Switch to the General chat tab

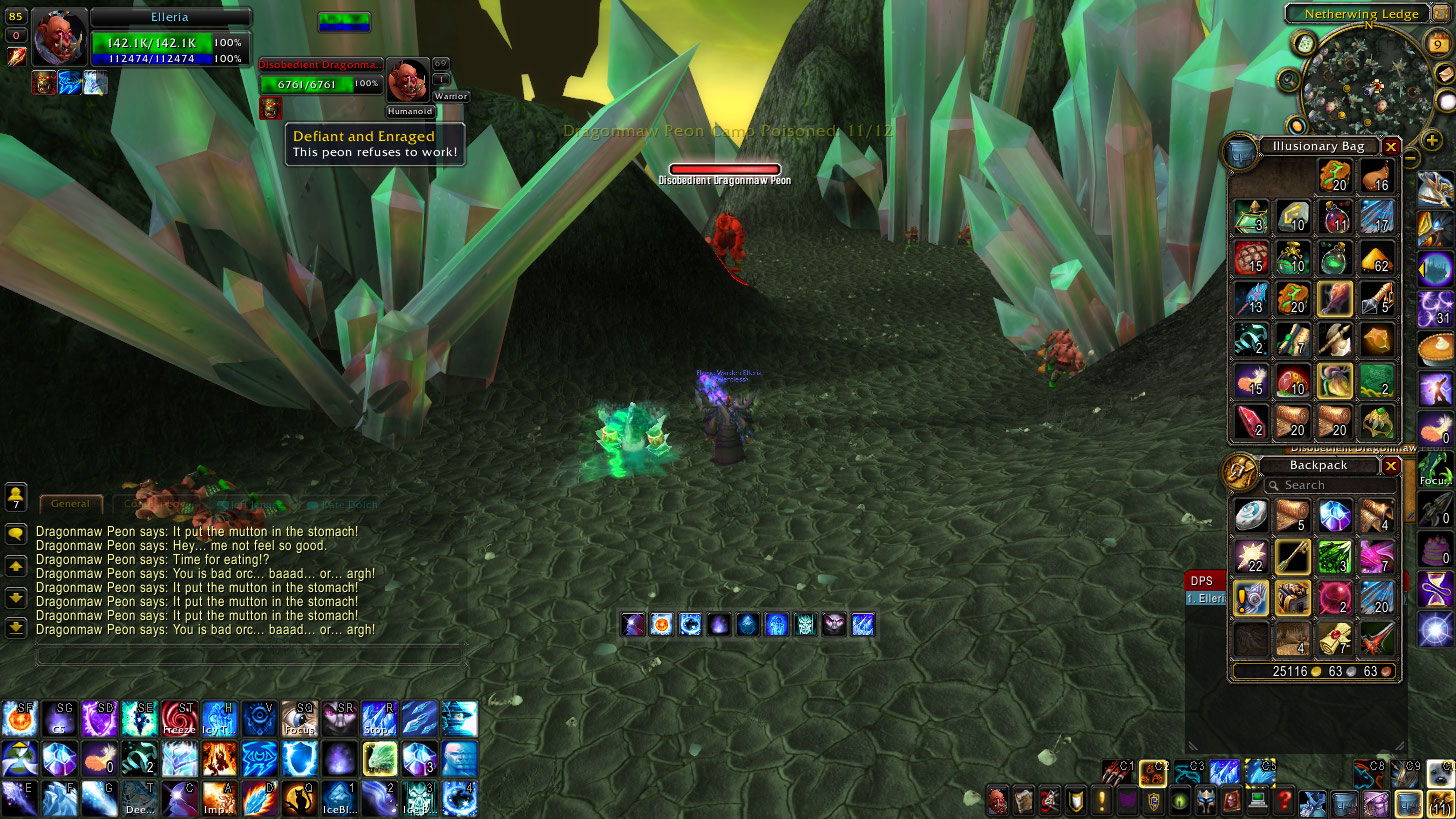tap(71, 504)
